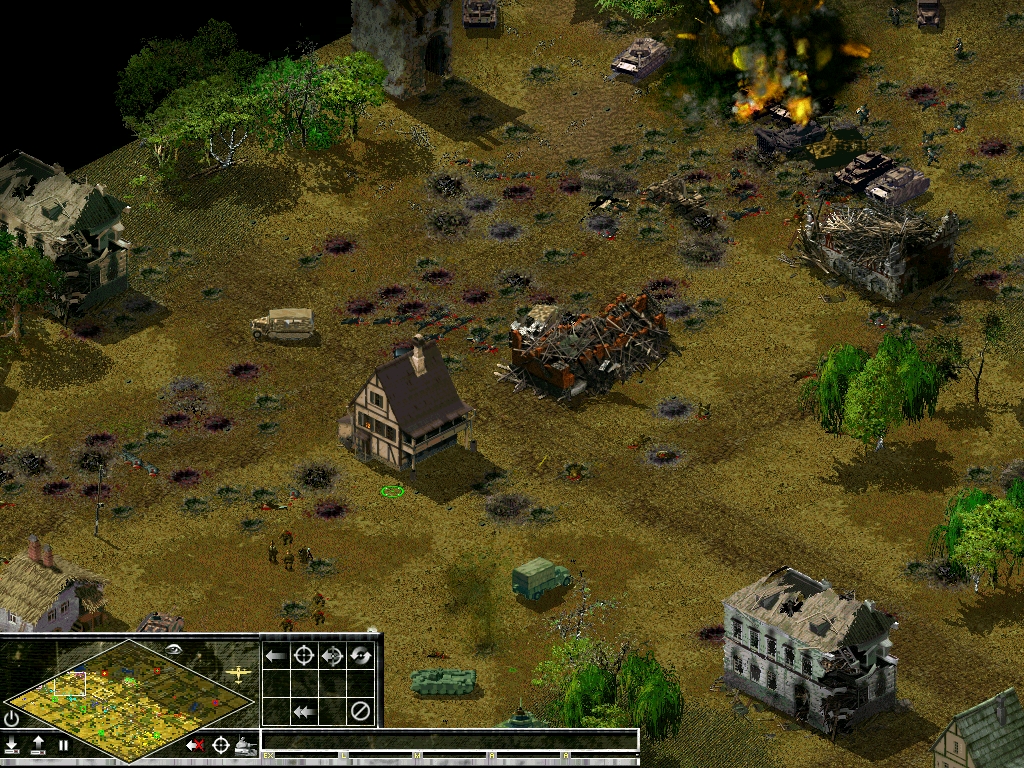Click the up-arrow save icon
The height and width of the screenshot is (768, 1024).
pyautogui.click(x=38, y=745)
